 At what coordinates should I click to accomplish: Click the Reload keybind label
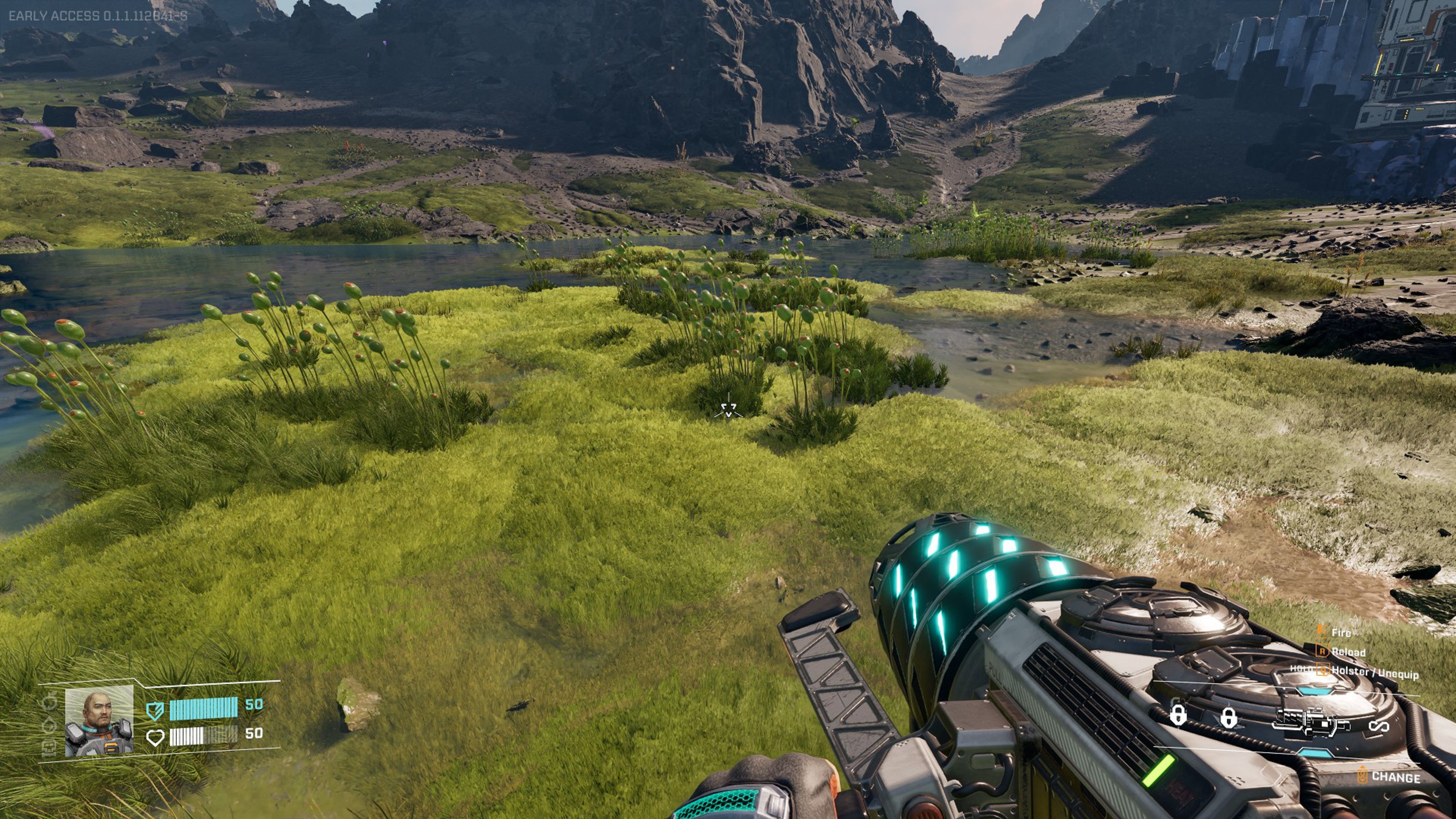1348,652
